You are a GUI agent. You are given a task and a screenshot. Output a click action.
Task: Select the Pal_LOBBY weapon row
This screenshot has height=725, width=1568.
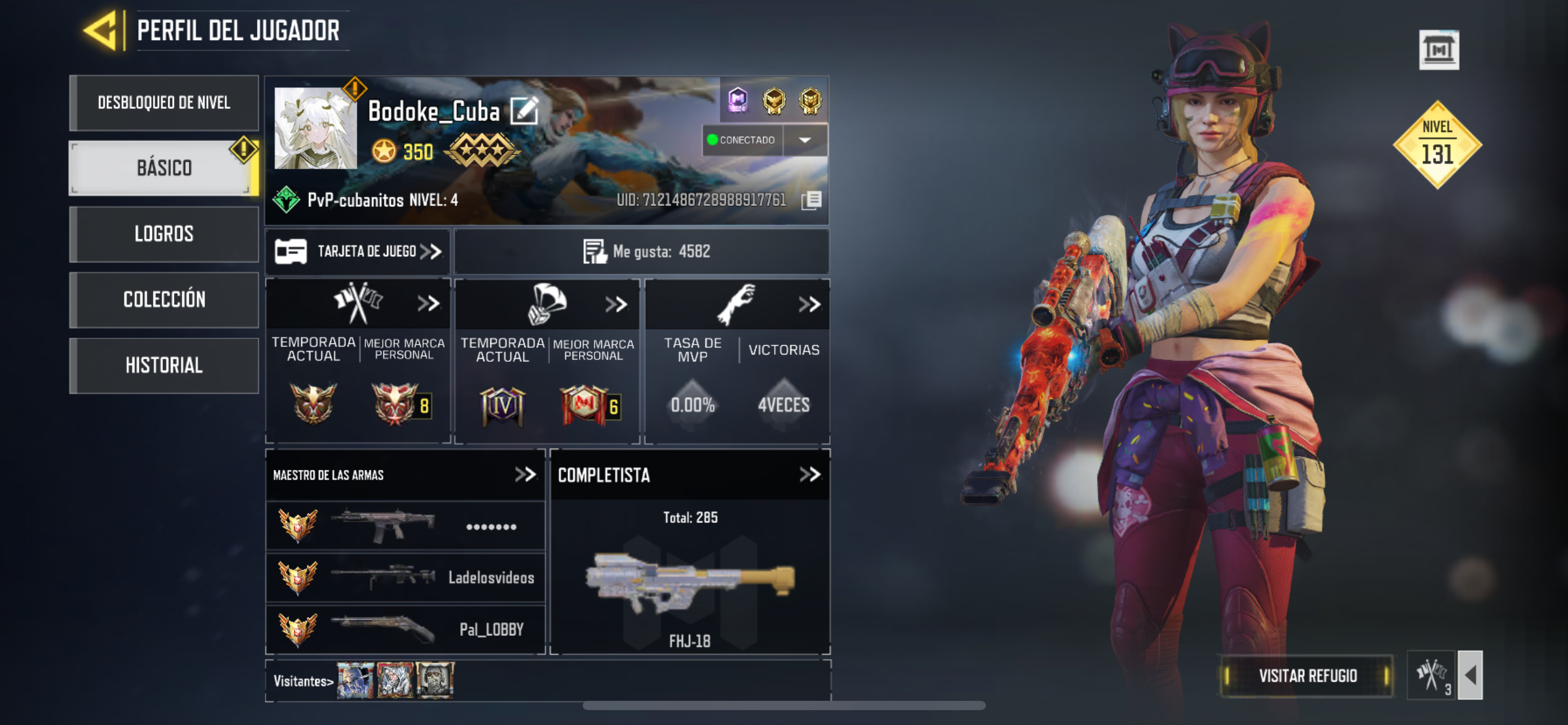pyautogui.click(x=406, y=630)
